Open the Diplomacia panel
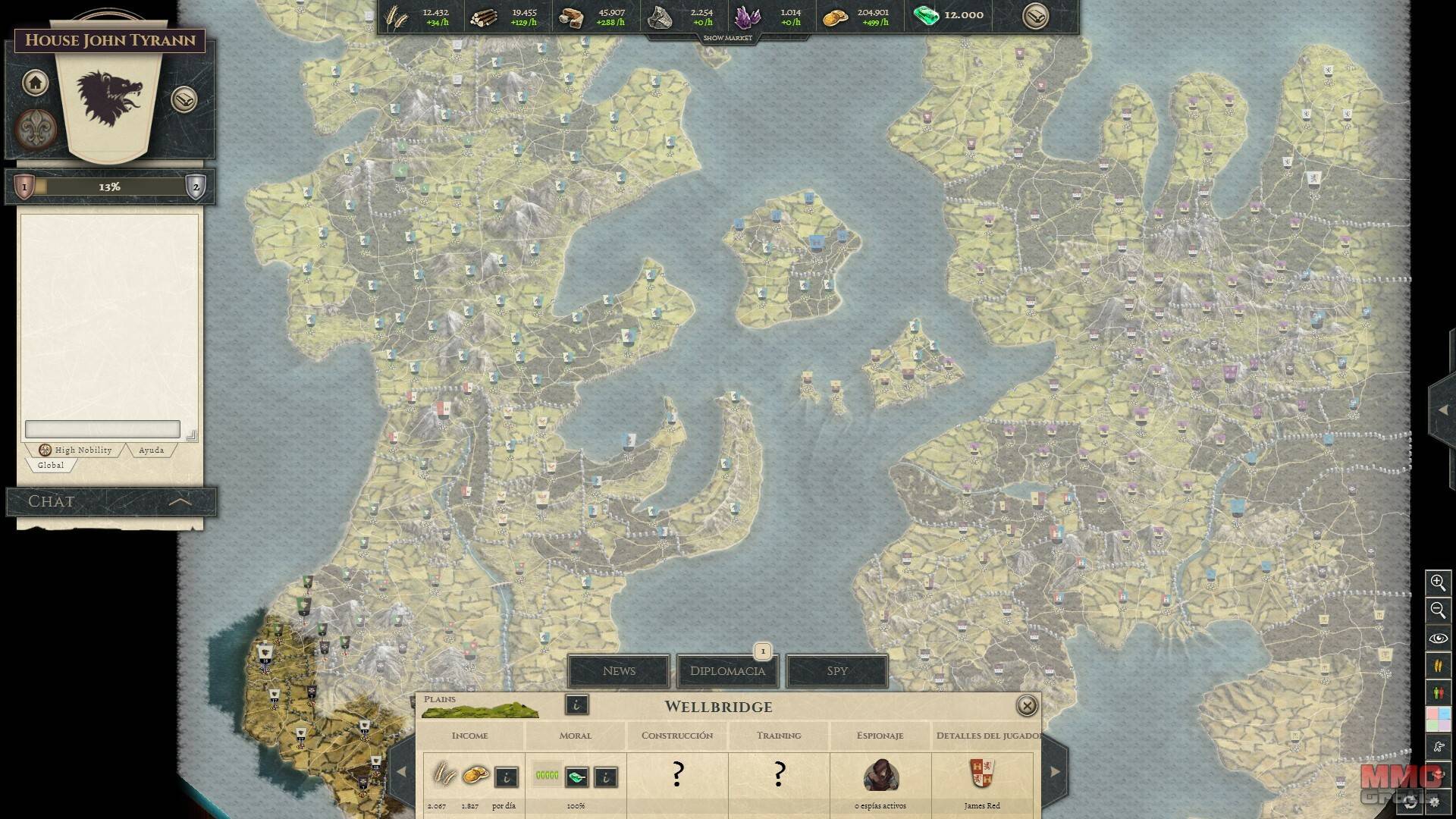 (727, 670)
